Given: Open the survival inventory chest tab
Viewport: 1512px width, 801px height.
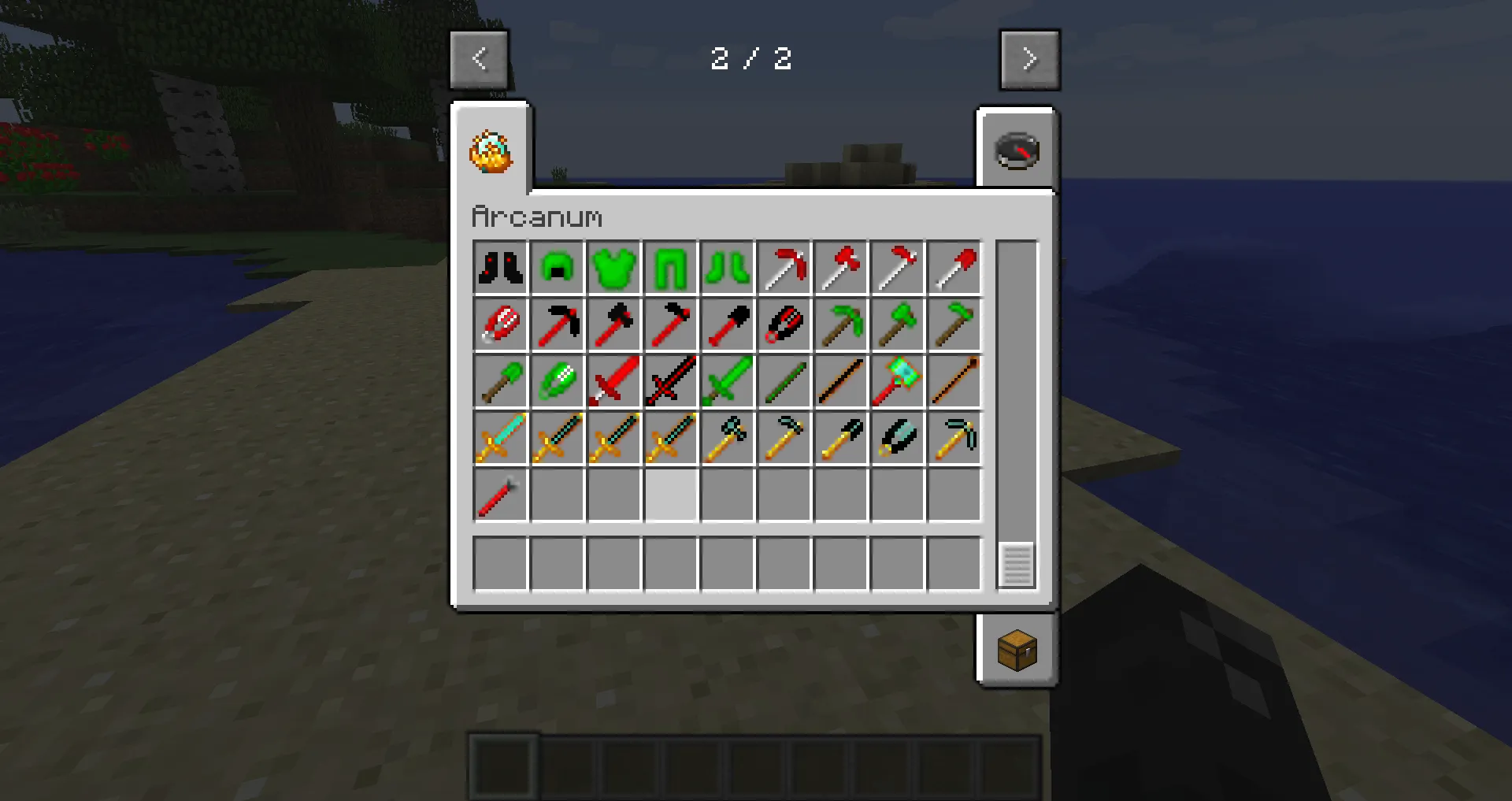Looking at the screenshot, I should click(1017, 651).
